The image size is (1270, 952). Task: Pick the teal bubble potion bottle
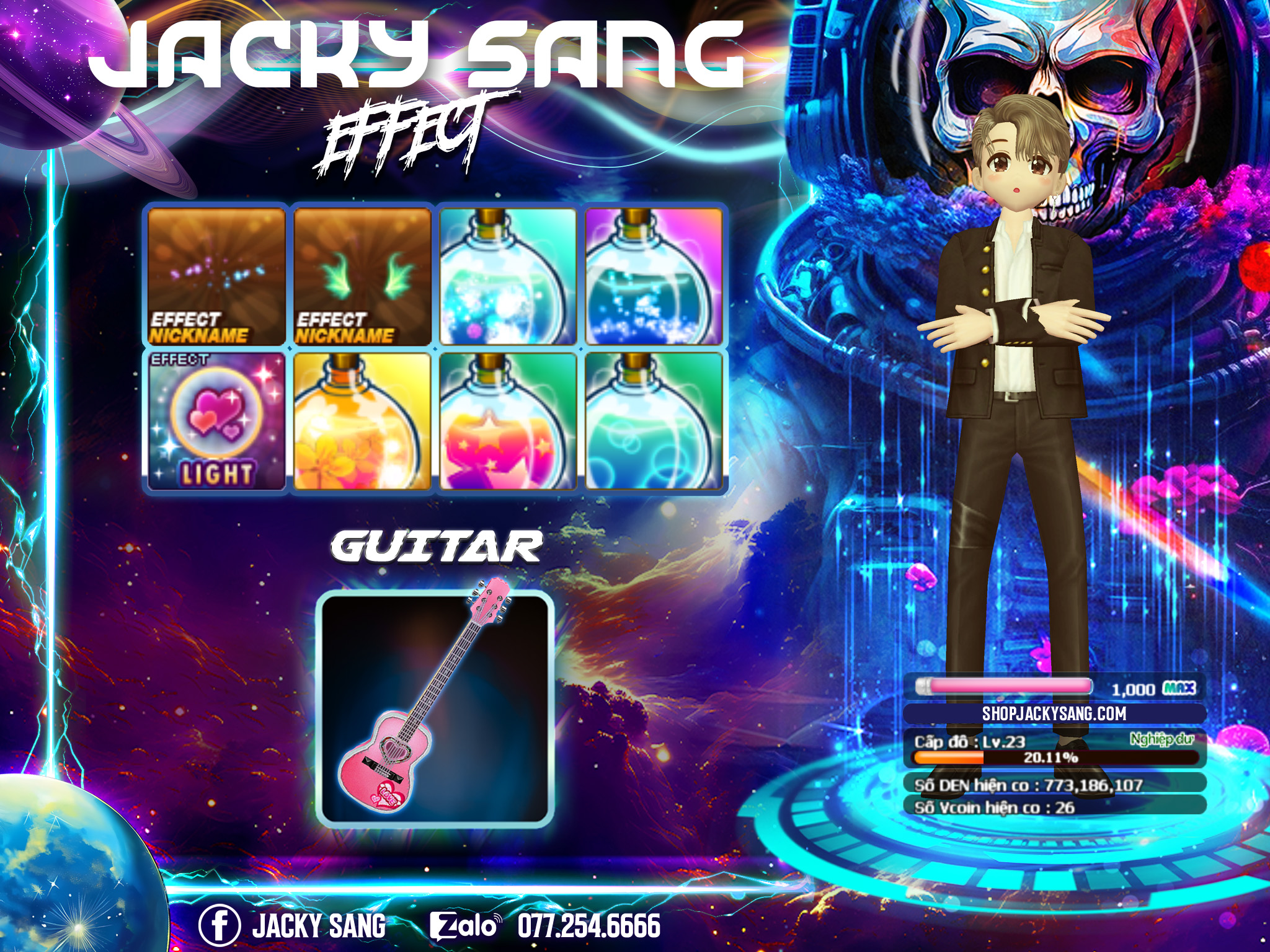(654, 421)
